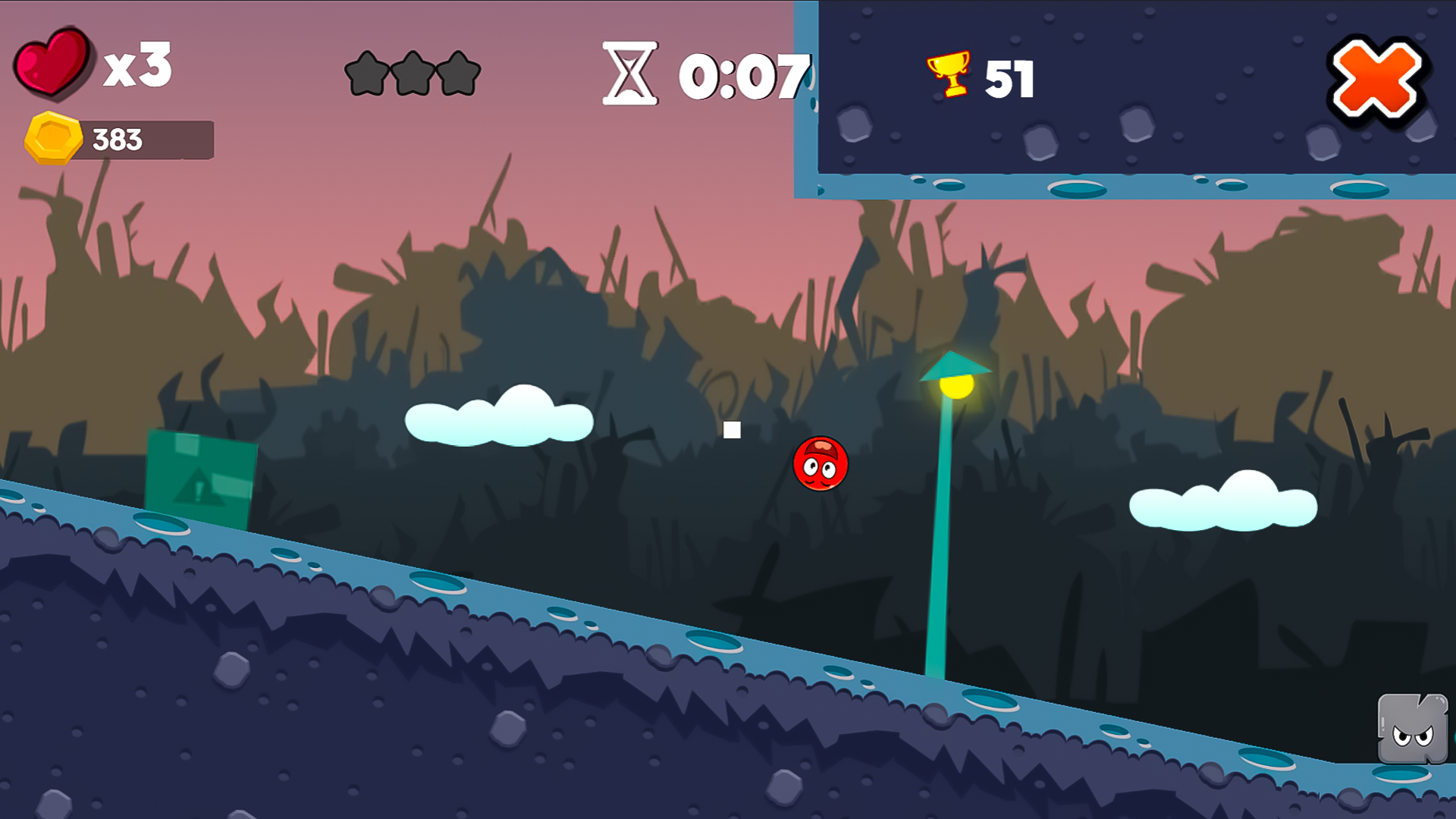Tap the right cloud near the lamp
Viewport: 1456px width, 819px height.
pos(1221,504)
